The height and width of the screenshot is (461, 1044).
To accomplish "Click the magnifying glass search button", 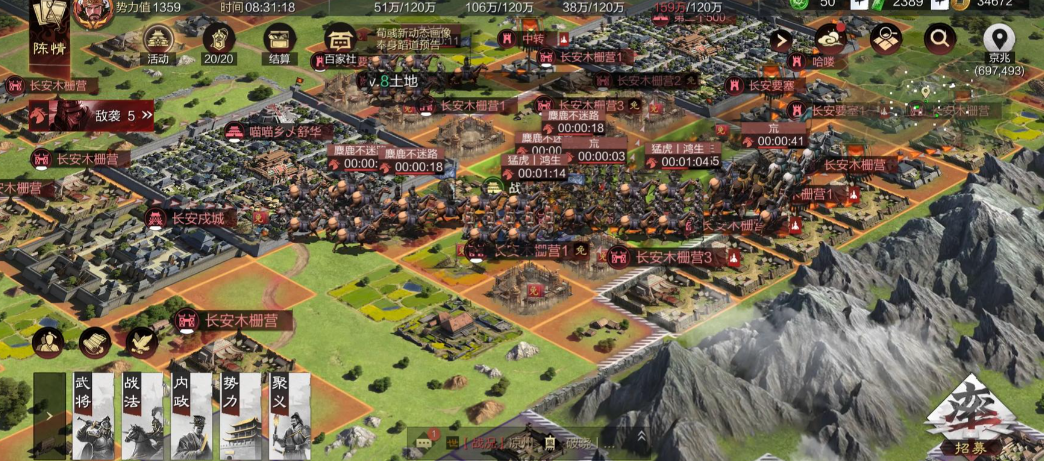I will (x=939, y=39).
